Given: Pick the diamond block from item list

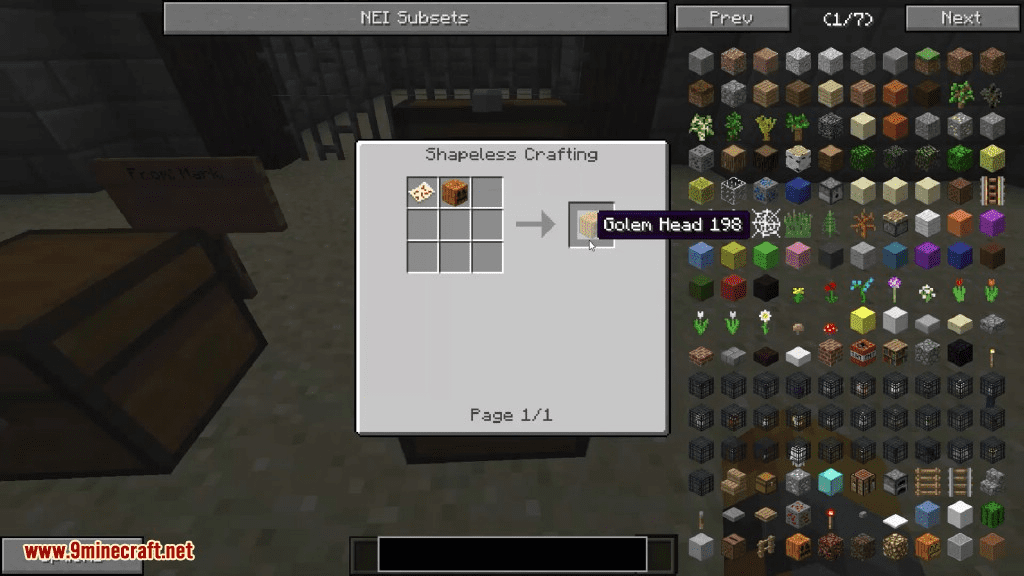Looking at the screenshot, I should 830,482.
